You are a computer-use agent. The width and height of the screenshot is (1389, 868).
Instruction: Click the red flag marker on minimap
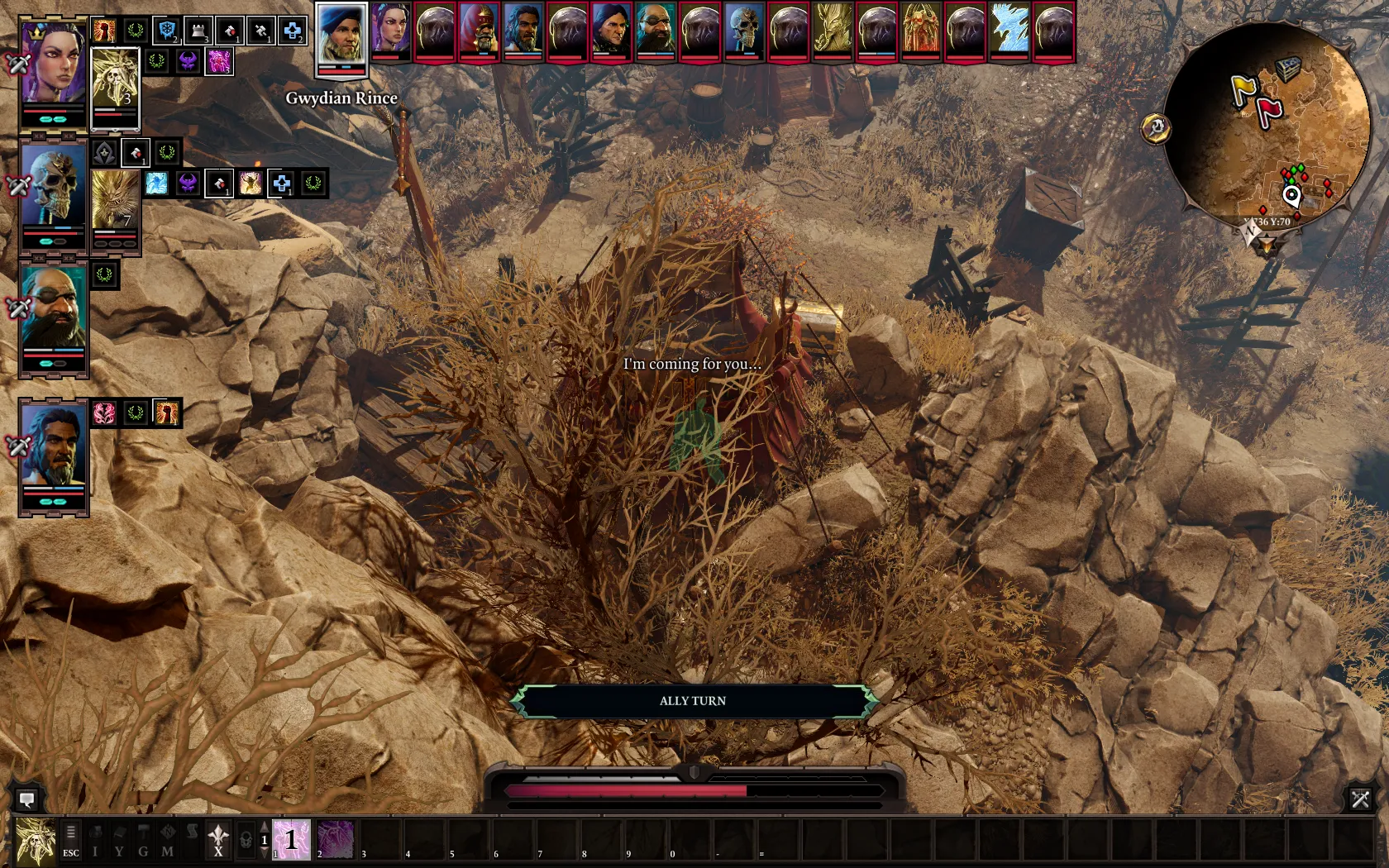coord(1268,111)
